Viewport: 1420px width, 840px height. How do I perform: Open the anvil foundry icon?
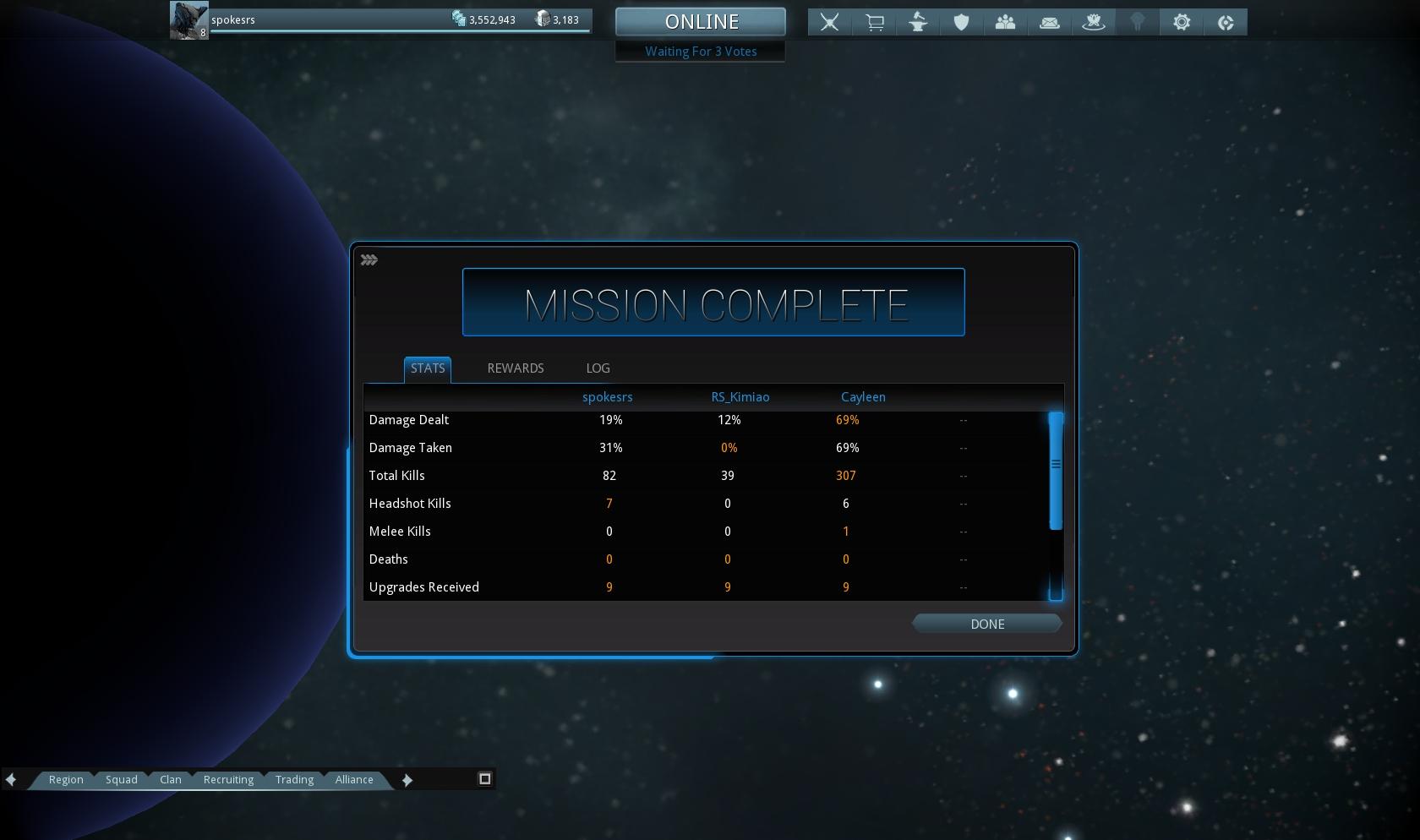[918, 22]
